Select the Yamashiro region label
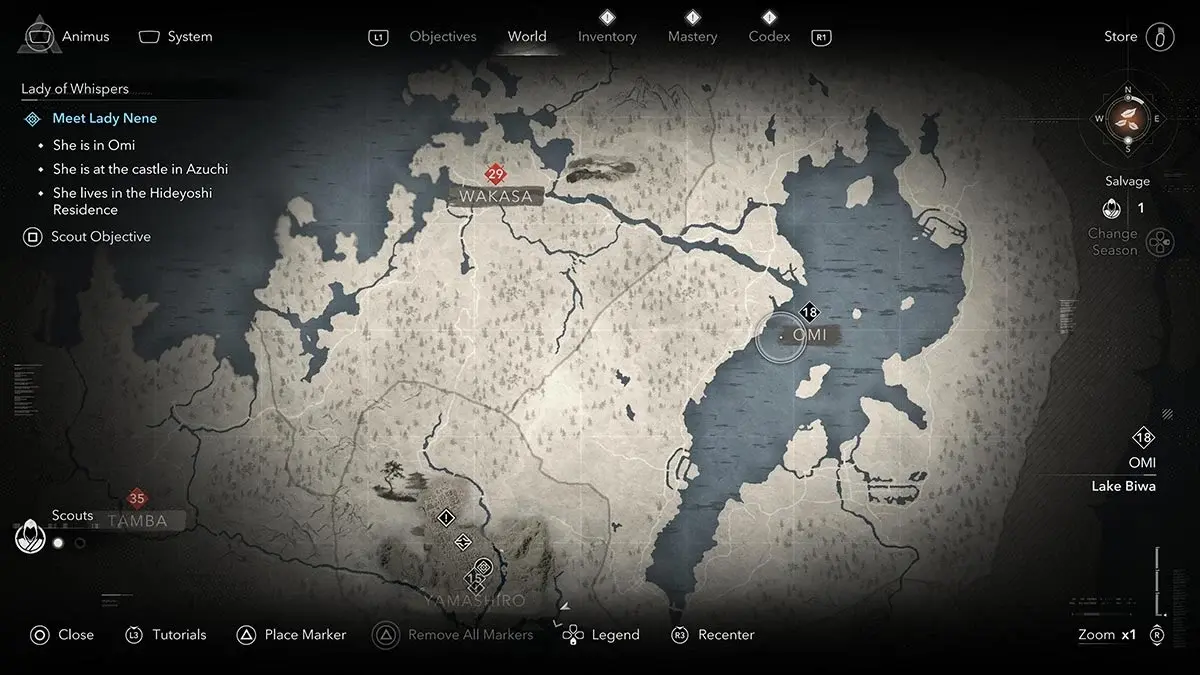 (473, 601)
